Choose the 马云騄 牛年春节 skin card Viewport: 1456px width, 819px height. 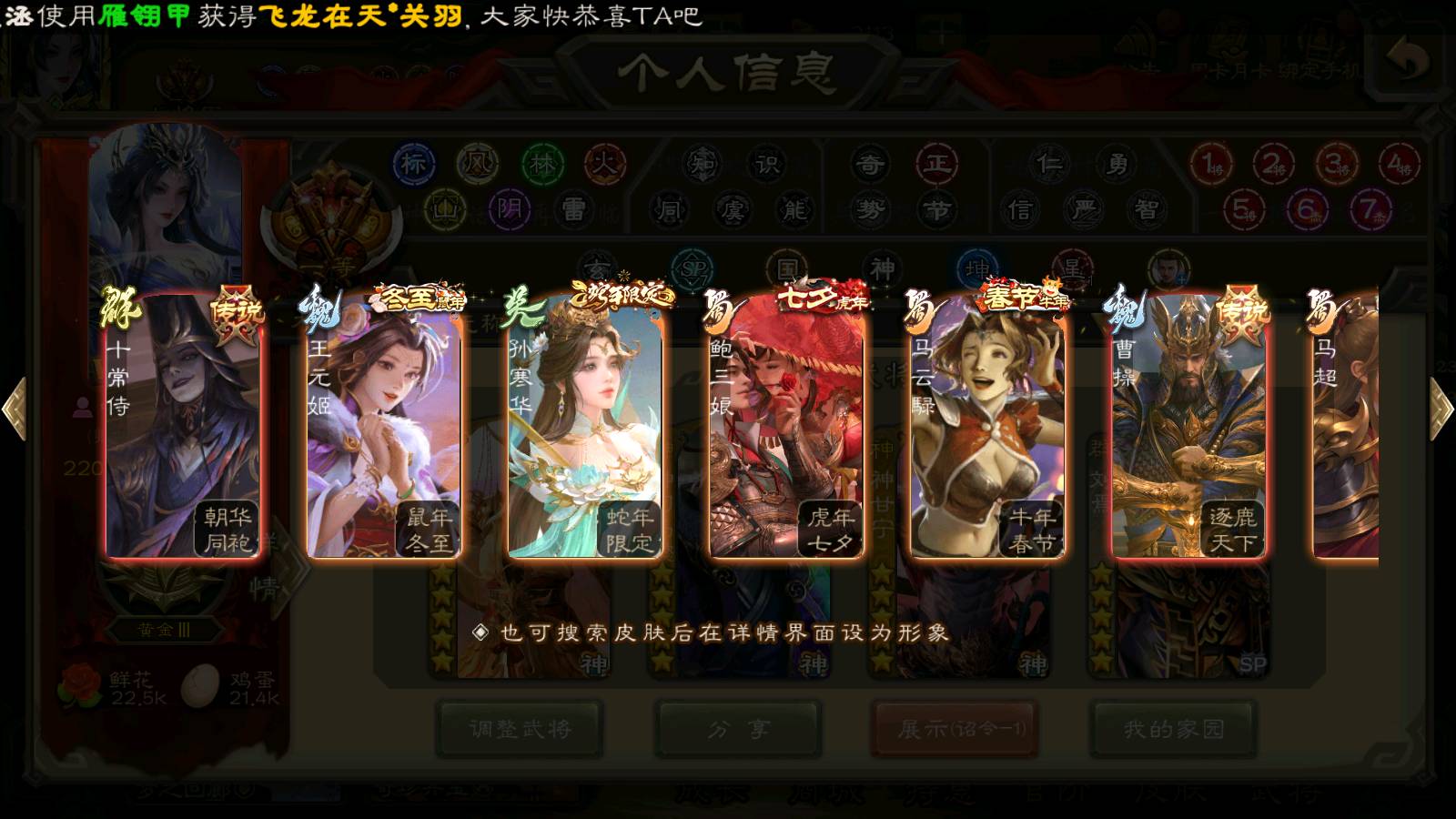click(x=987, y=428)
